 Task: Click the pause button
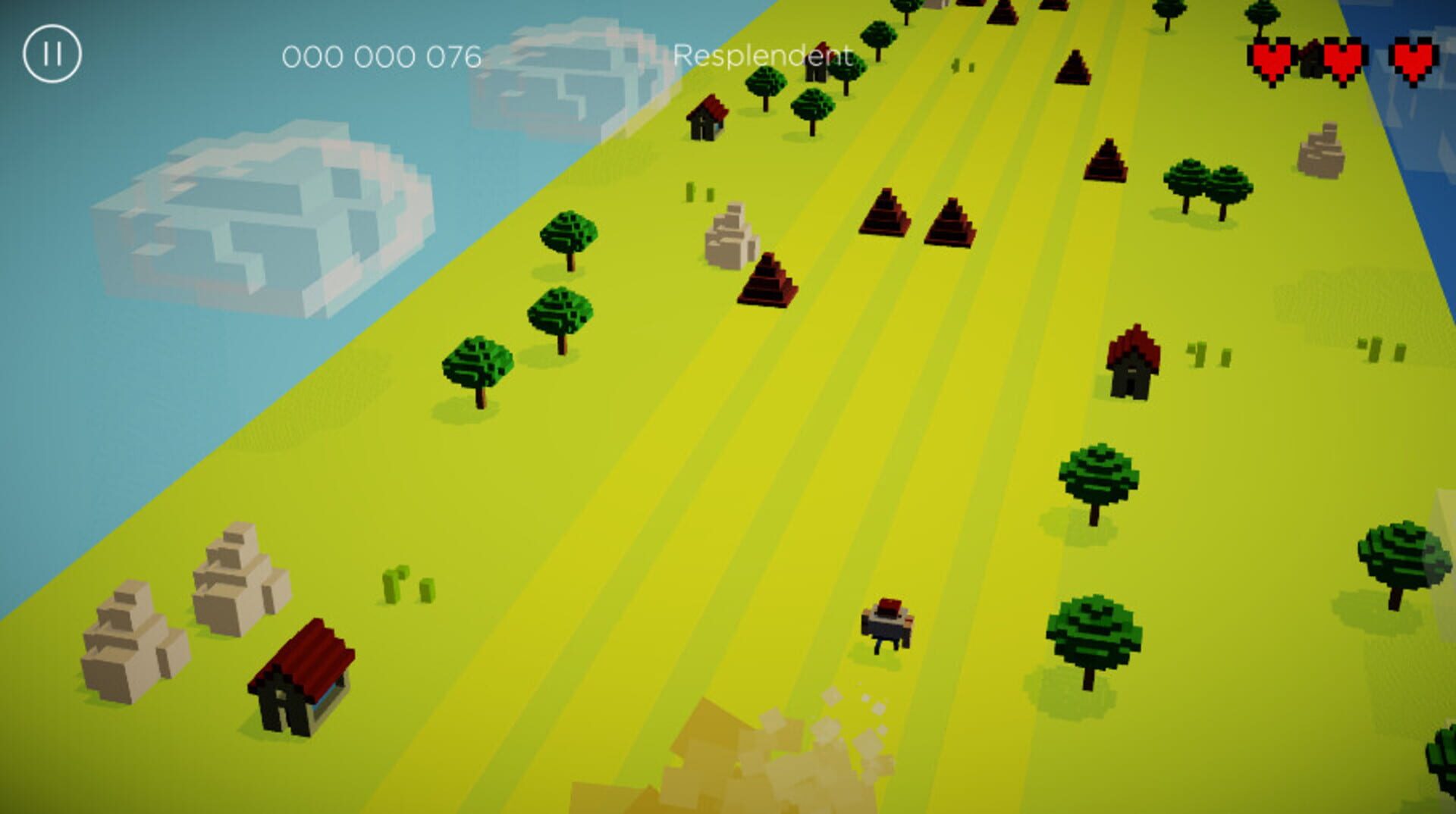52,53
